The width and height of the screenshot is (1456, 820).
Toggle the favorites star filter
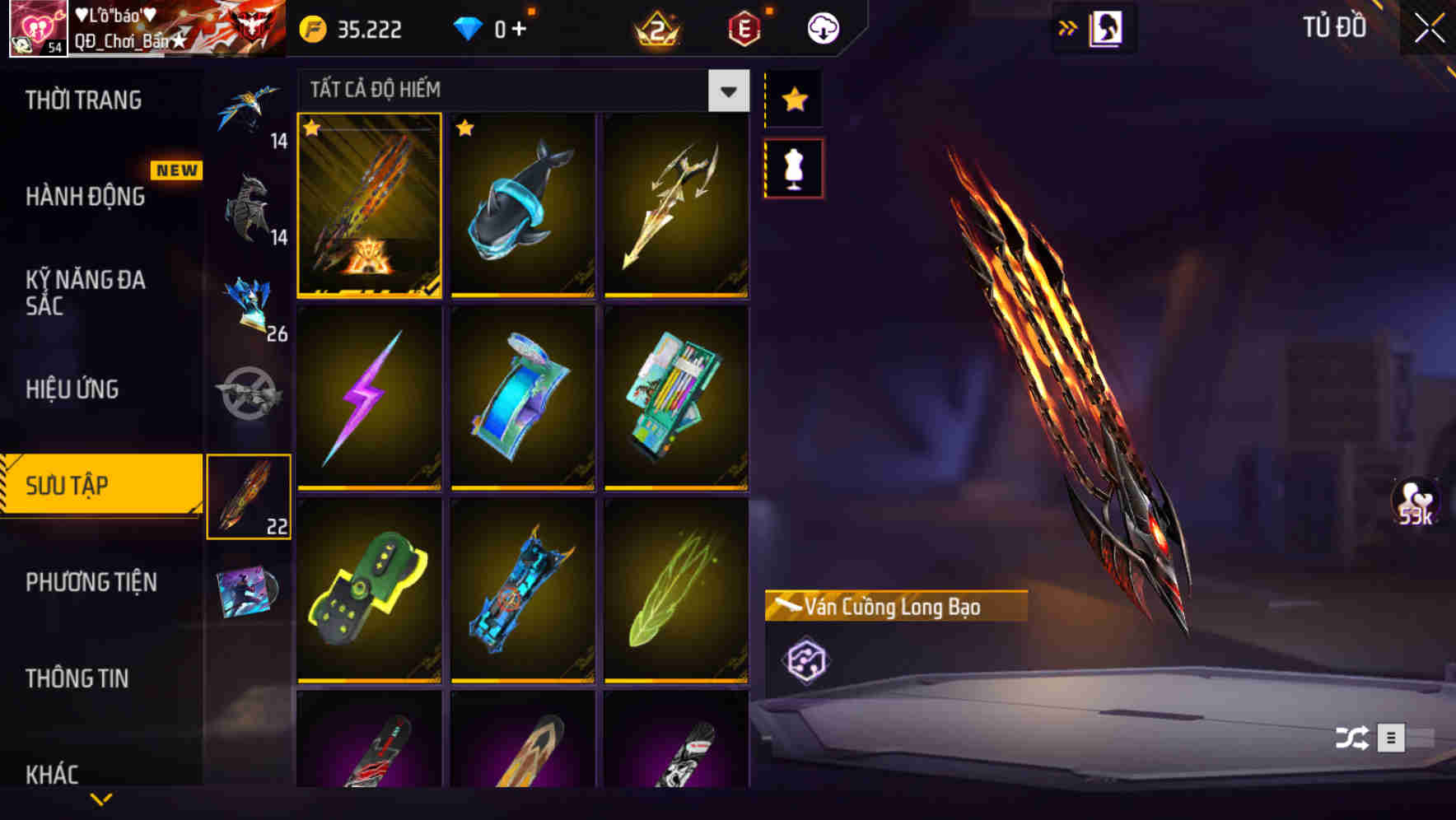coord(794,99)
